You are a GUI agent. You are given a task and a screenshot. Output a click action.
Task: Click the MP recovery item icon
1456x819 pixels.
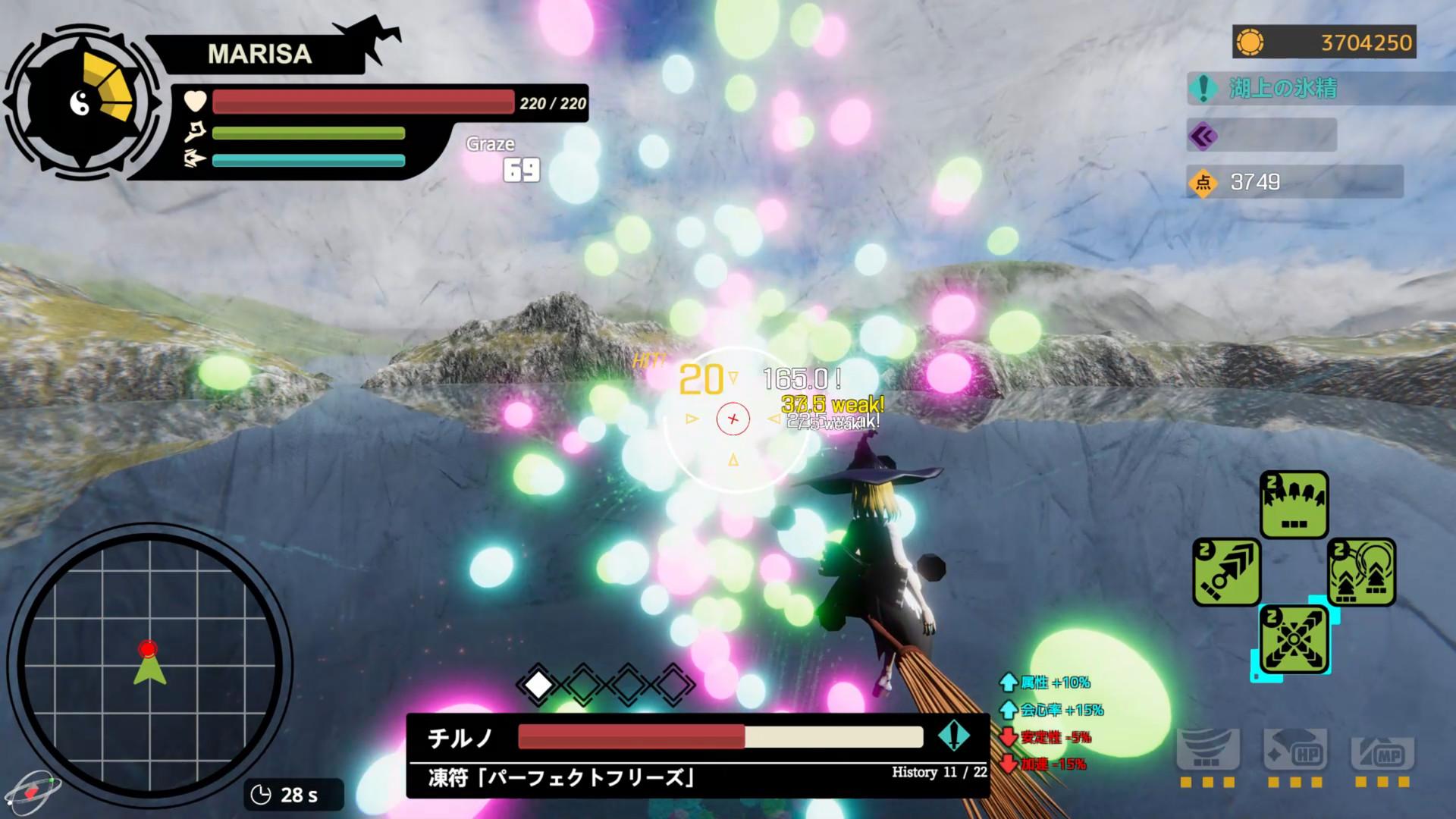(1382, 748)
